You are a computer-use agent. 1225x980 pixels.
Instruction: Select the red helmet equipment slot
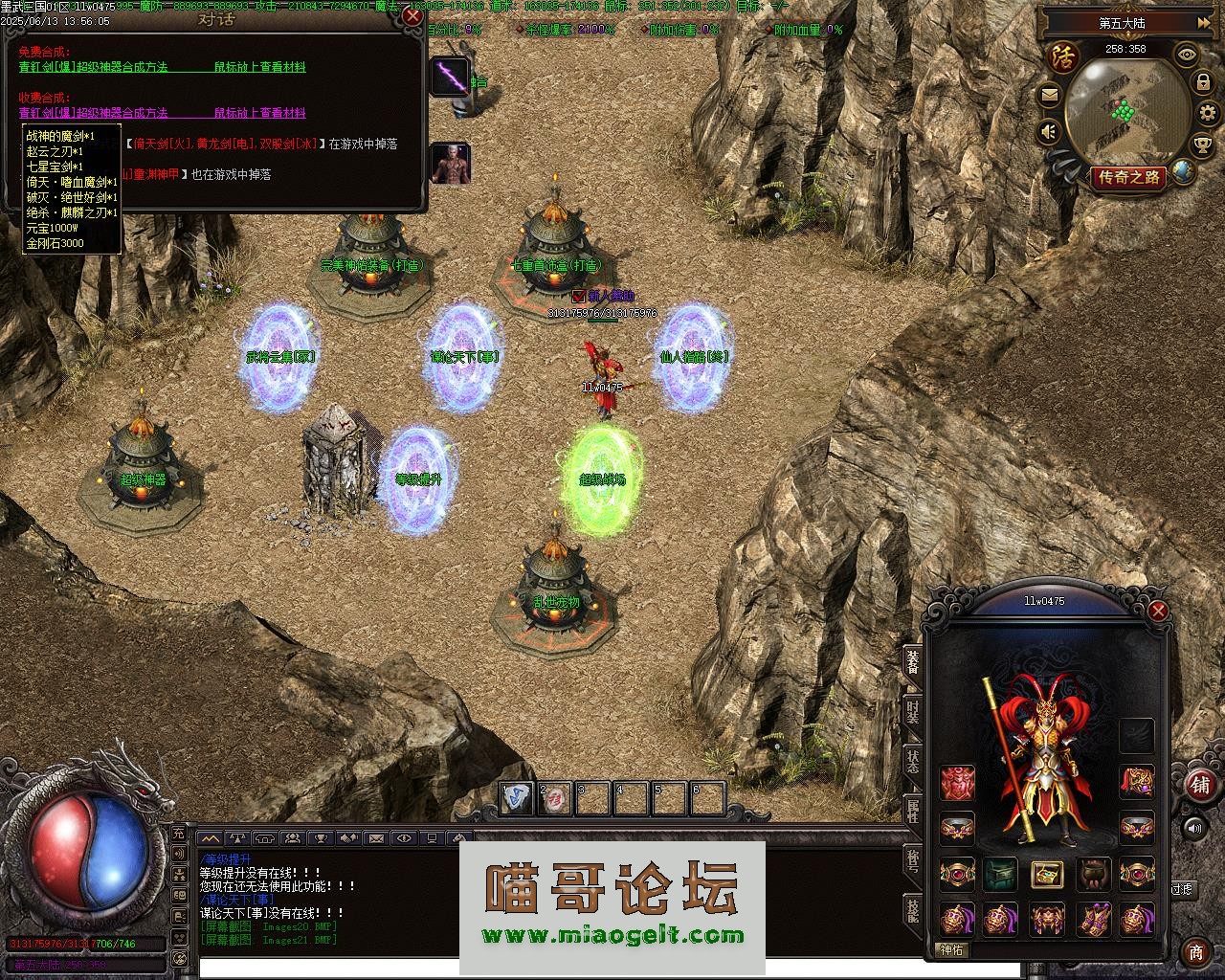point(957,783)
